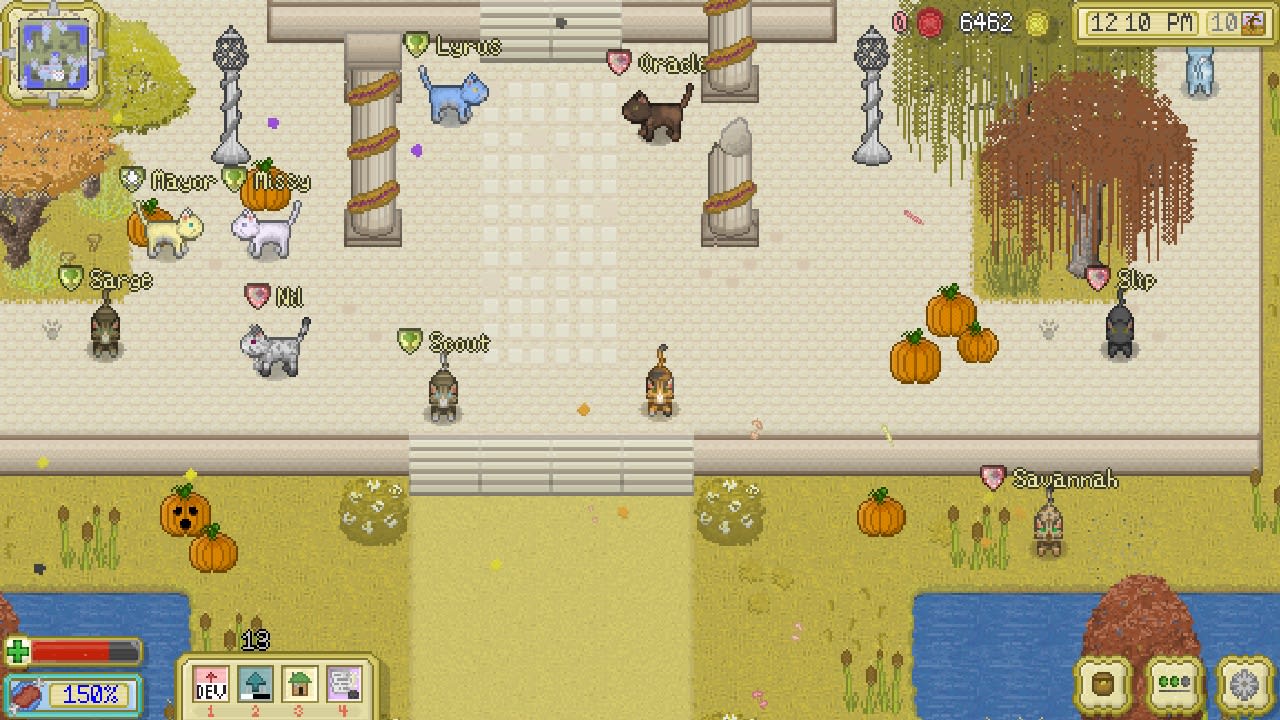The height and width of the screenshot is (720, 1280).
Task: Open the green dots status menu icon
Action: click(1172, 685)
